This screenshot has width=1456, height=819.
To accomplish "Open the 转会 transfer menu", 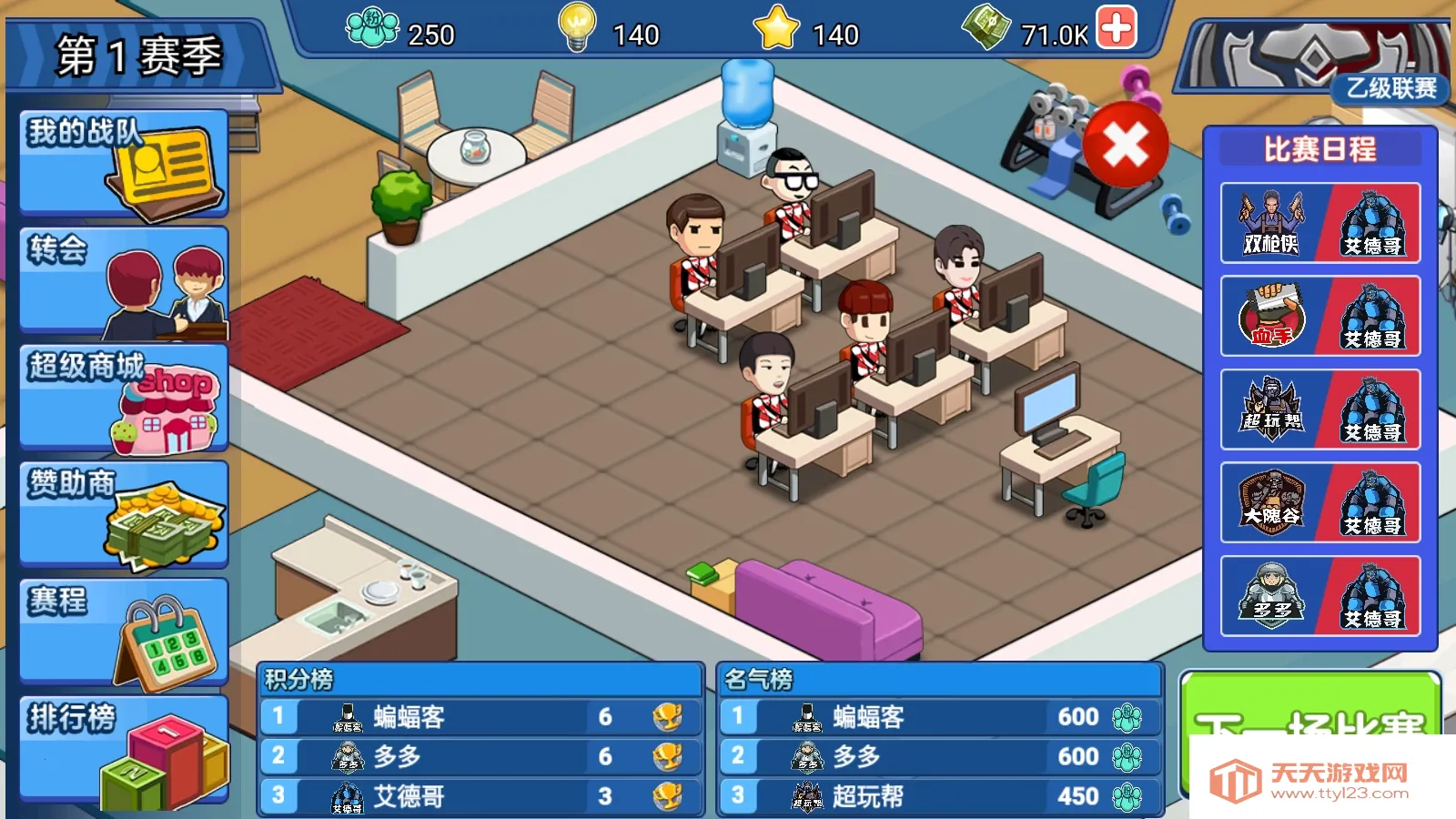I will point(124,280).
